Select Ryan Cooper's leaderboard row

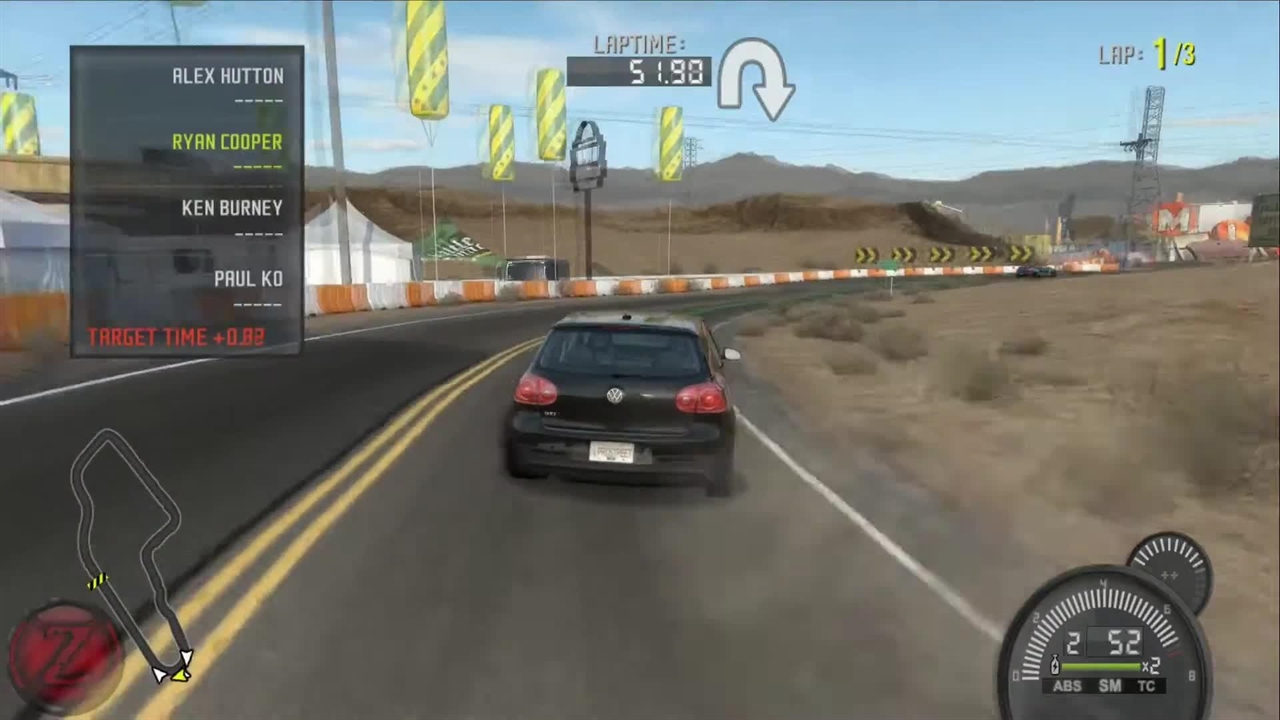[227, 142]
